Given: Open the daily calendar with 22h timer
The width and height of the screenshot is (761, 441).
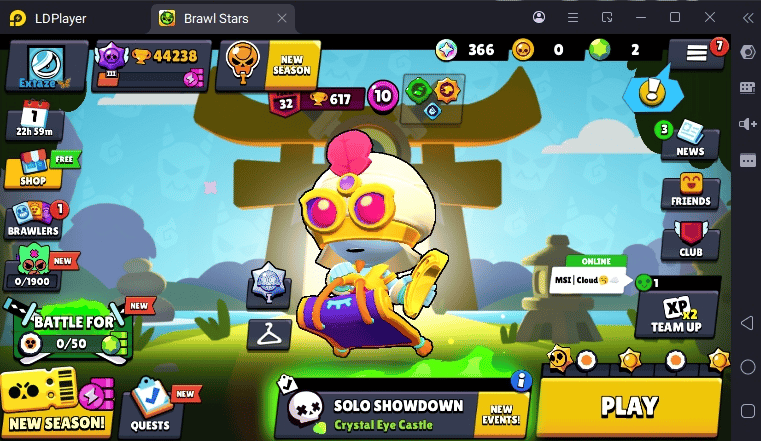Looking at the screenshot, I should [34, 122].
